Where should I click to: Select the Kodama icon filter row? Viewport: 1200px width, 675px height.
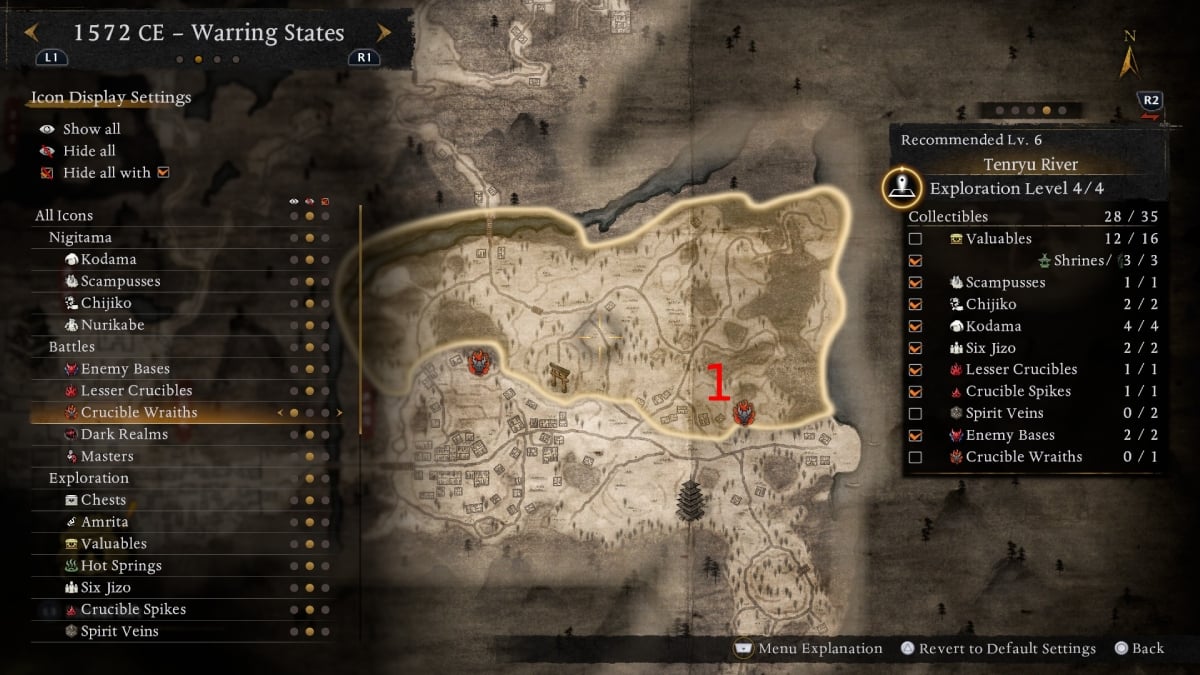(109, 260)
